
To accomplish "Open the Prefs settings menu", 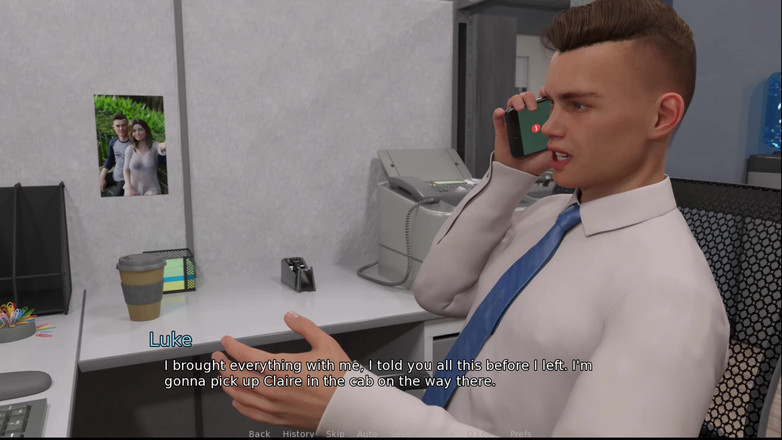I will click(520, 434).
